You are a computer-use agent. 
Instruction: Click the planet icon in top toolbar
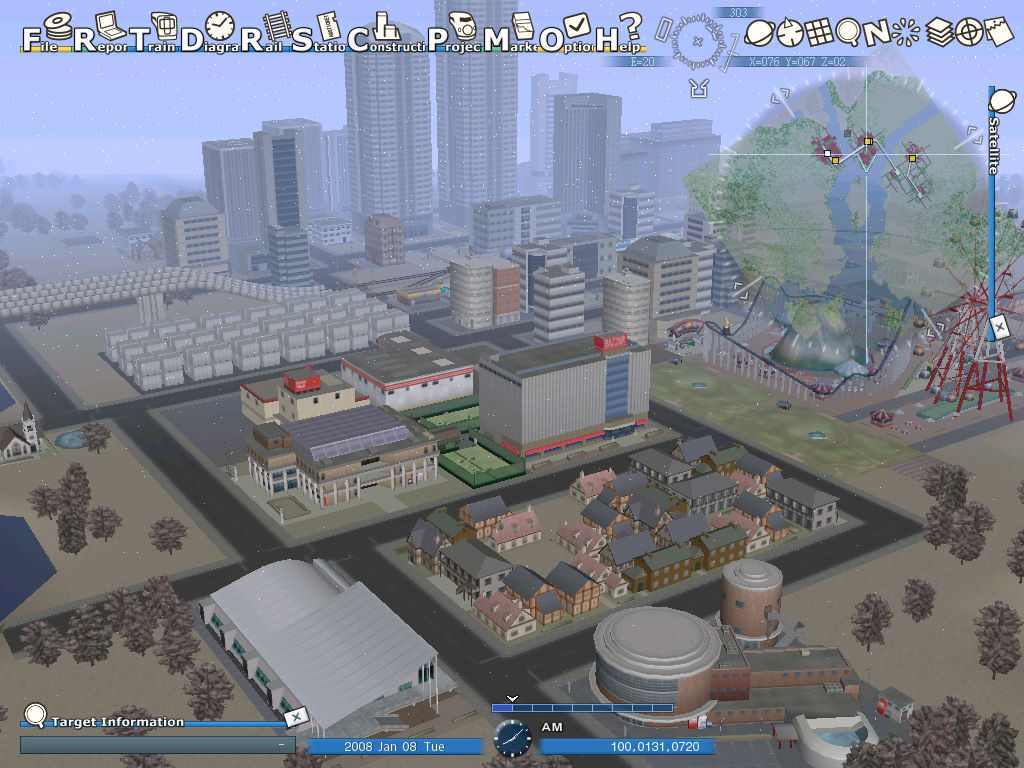tap(759, 33)
